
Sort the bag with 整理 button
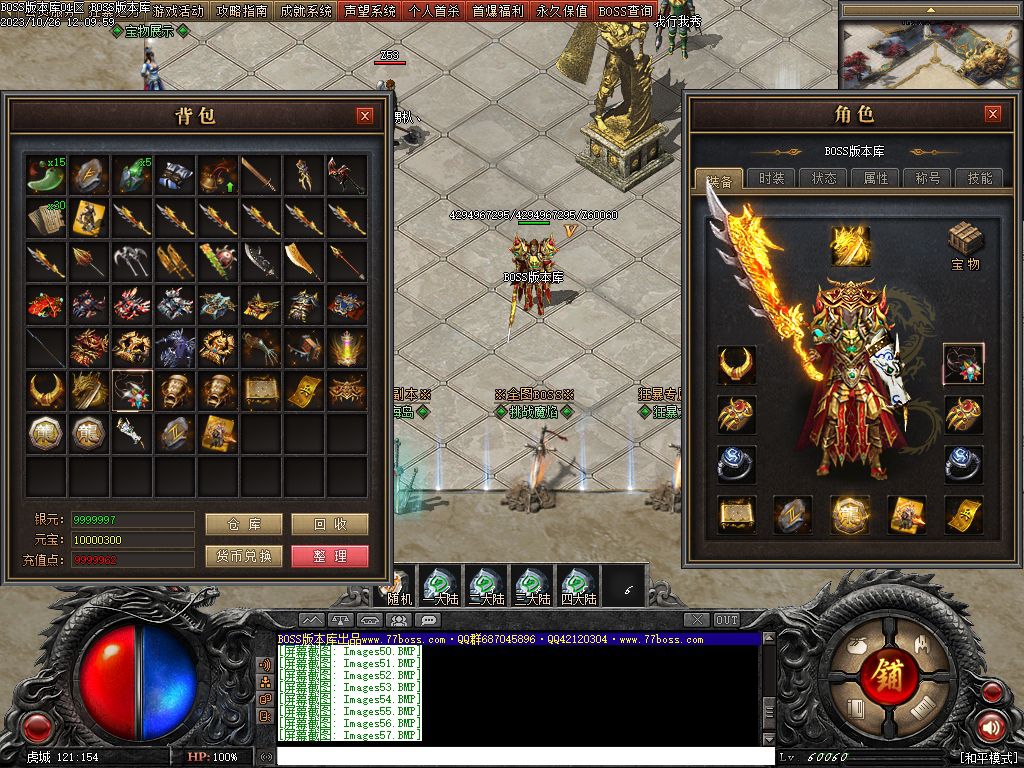click(330, 556)
